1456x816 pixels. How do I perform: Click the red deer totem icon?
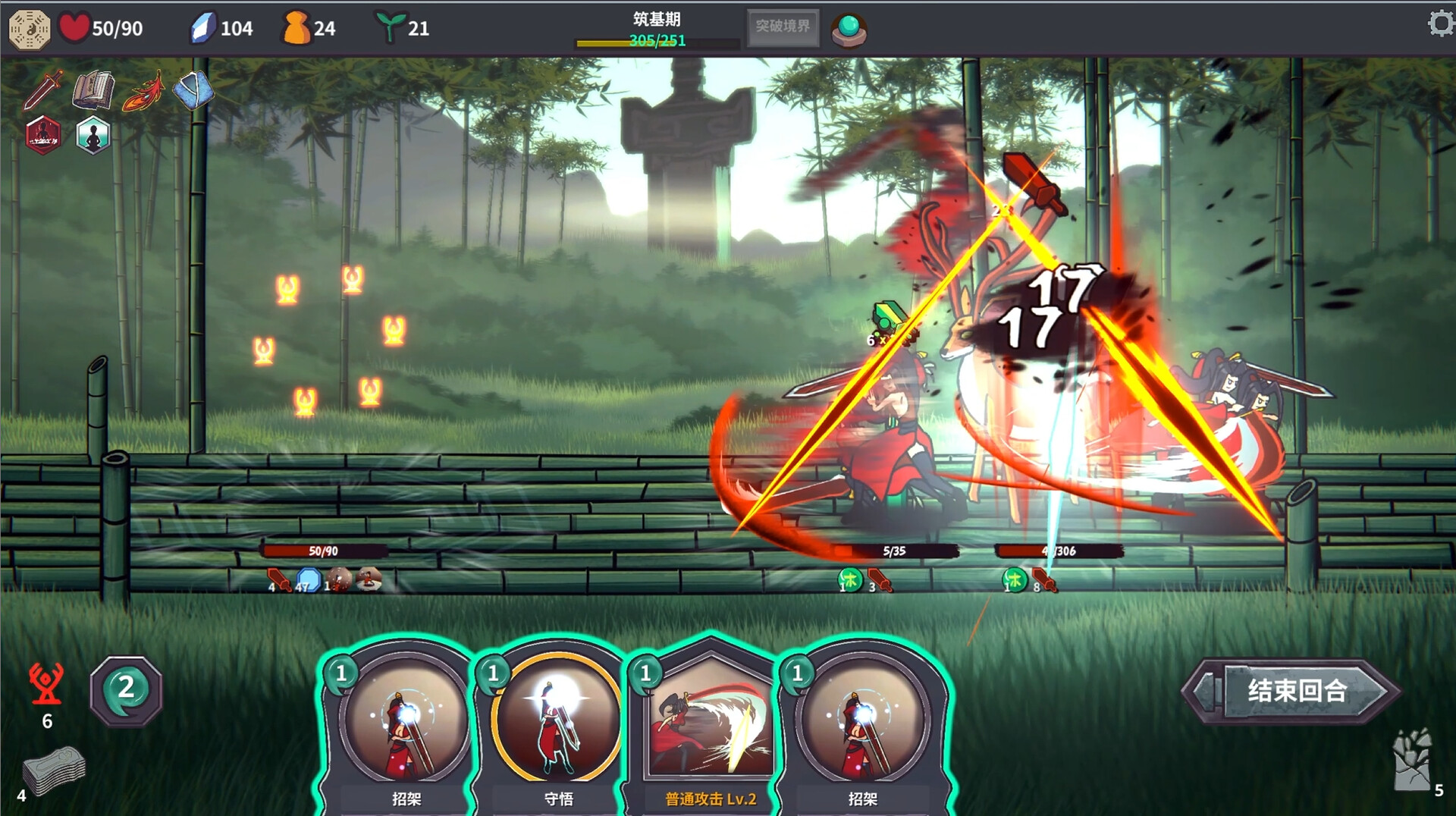(46, 683)
